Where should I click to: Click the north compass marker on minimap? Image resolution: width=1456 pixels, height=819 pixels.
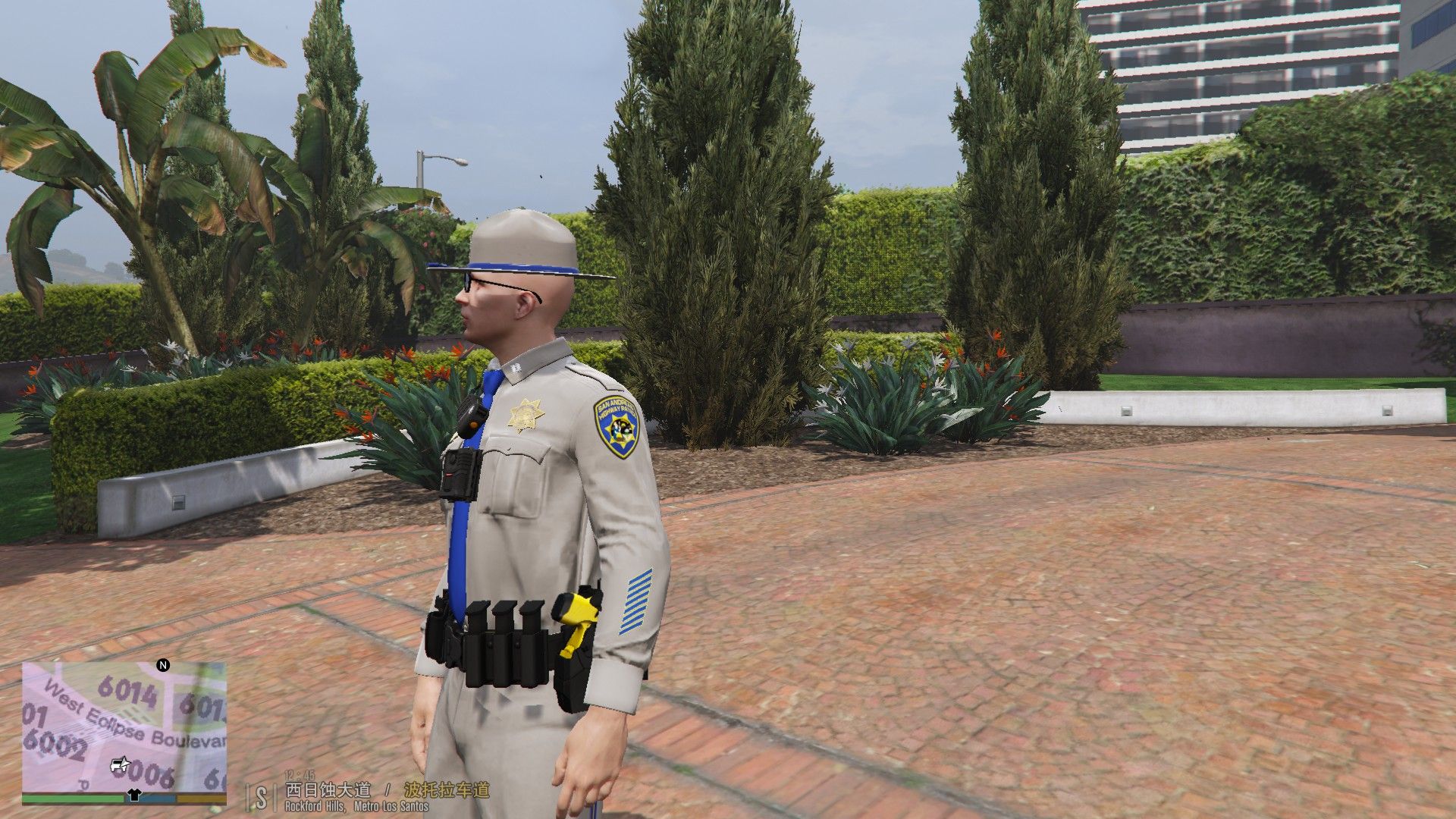[x=162, y=666]
